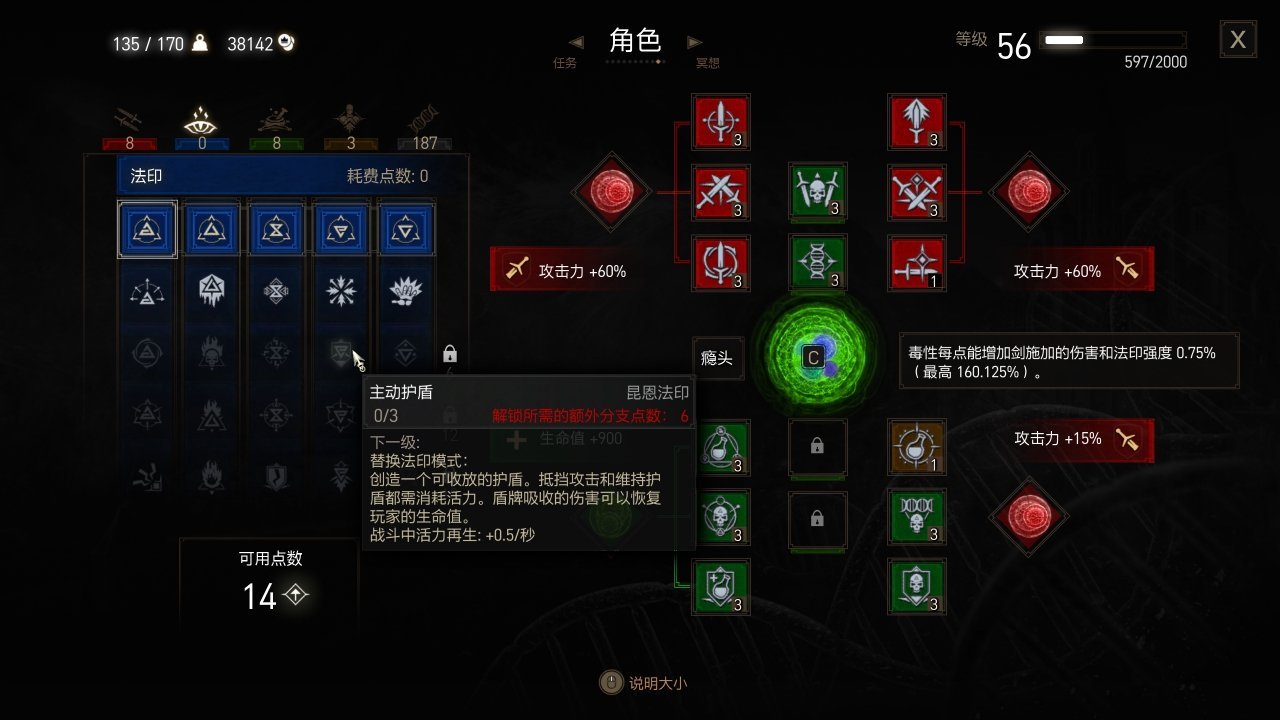Screen dimensions: 1280x720
Task: Select the mutagens DNA category icon
Action: click(x=424, y=118)
